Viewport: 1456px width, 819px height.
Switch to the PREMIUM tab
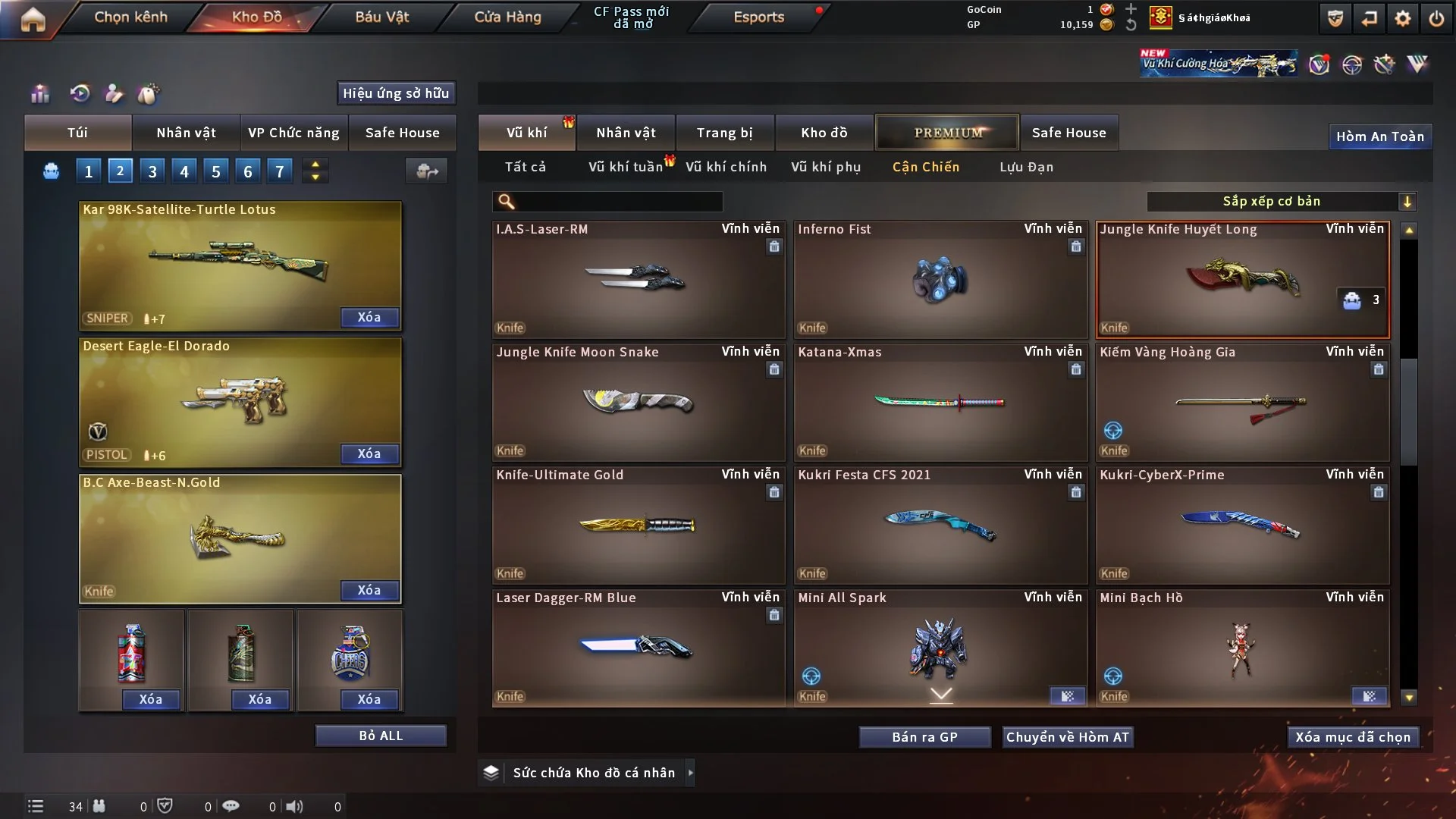coord(947,133)
